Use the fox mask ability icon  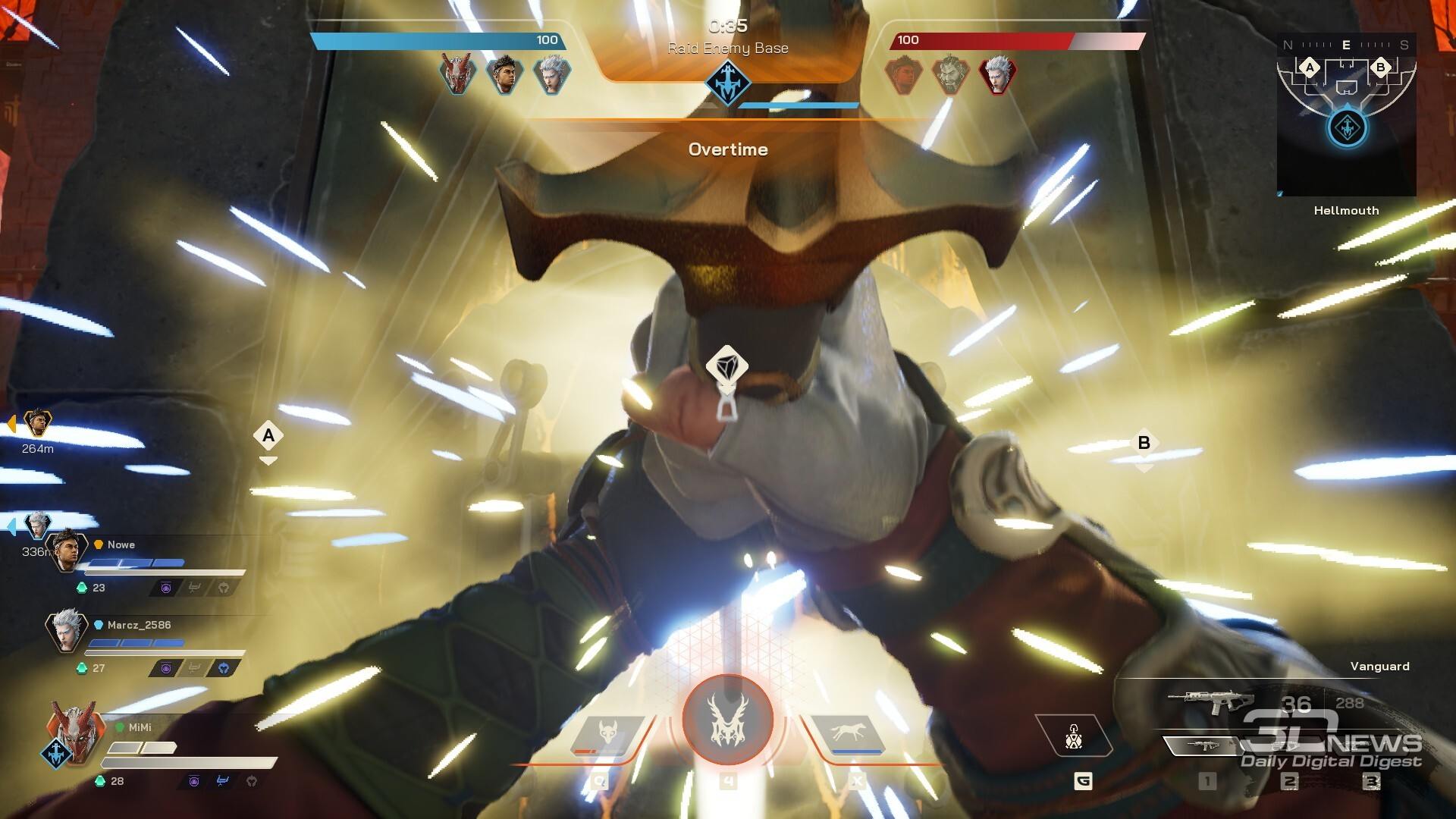point(607,733)
